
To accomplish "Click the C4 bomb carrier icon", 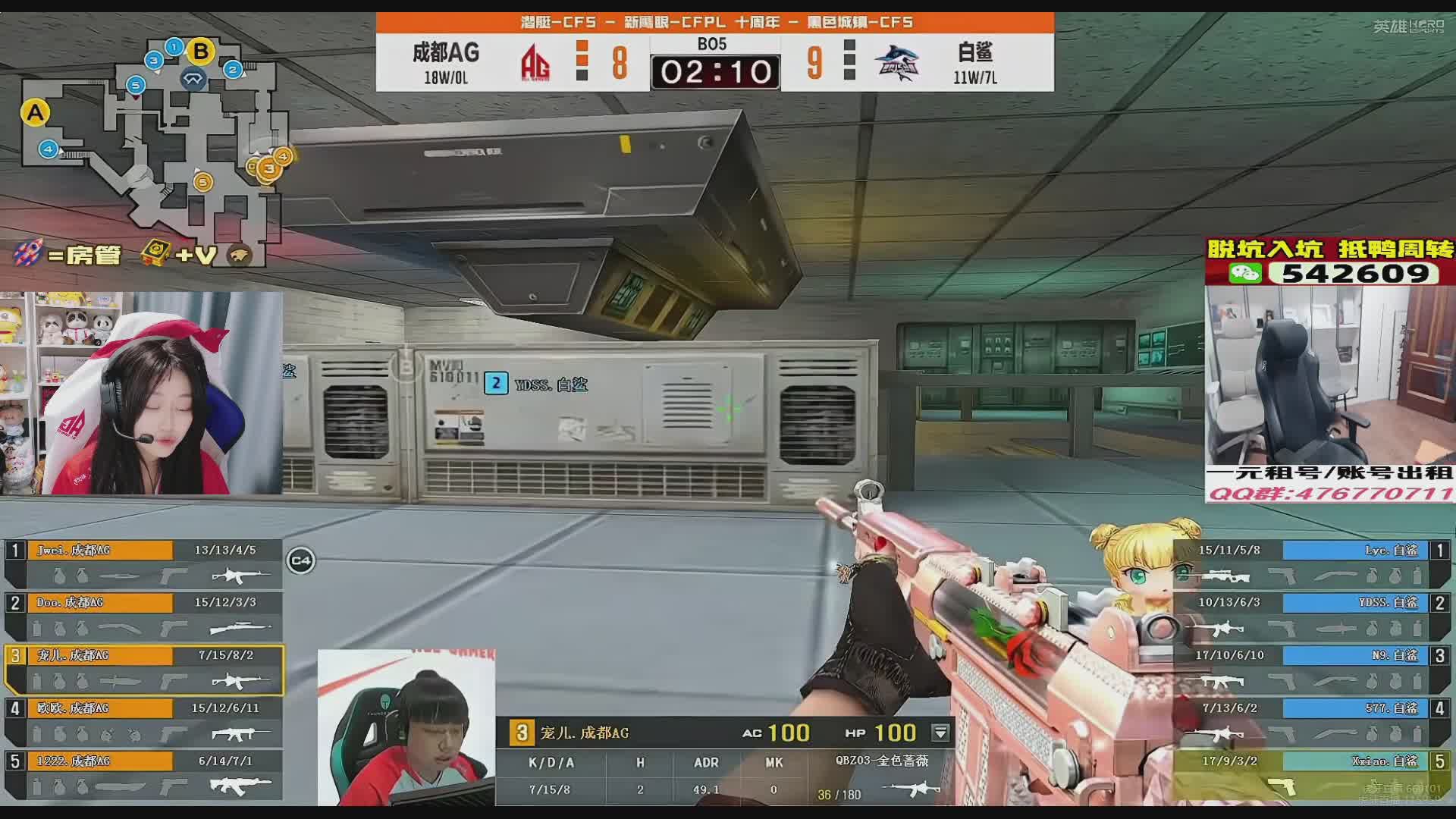I will pyautogui.click(x=301, y=561).
